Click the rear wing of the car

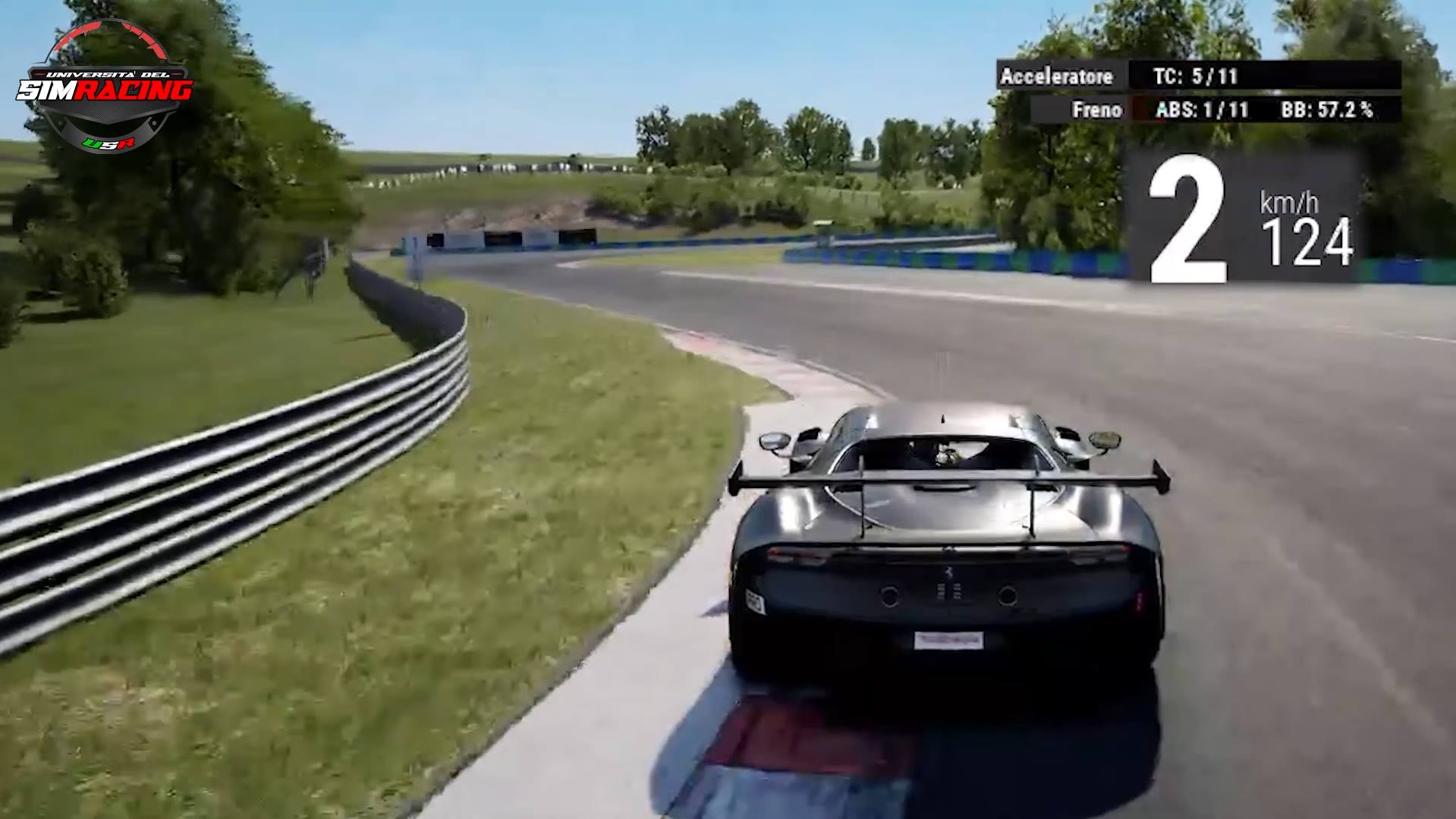click(x=948, y=478)
